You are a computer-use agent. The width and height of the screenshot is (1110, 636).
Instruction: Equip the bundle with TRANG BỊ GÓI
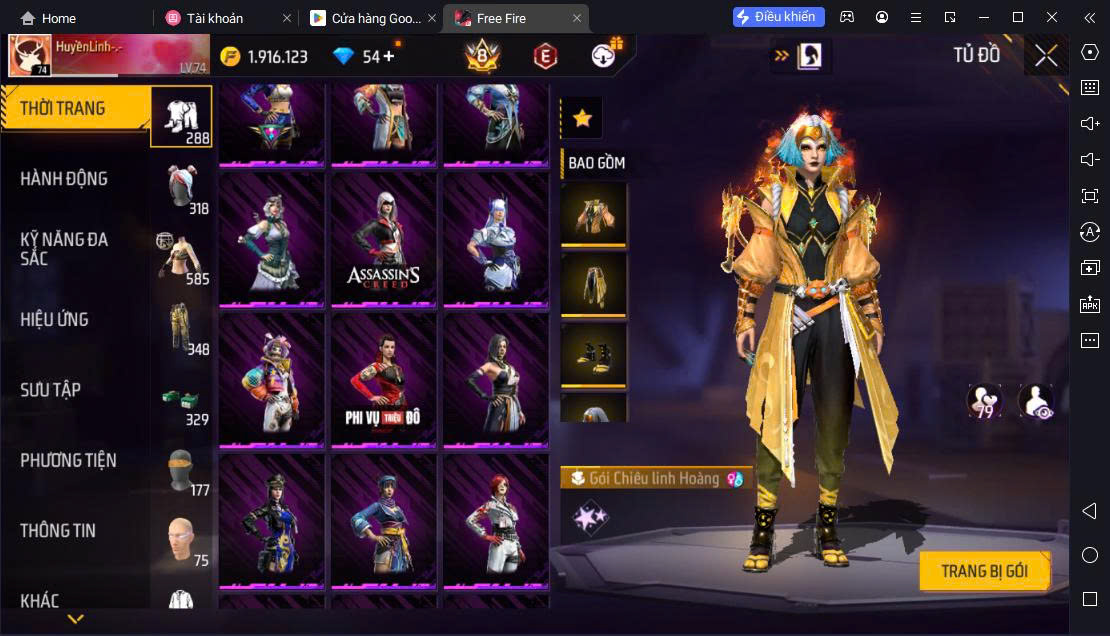[984, 571]
